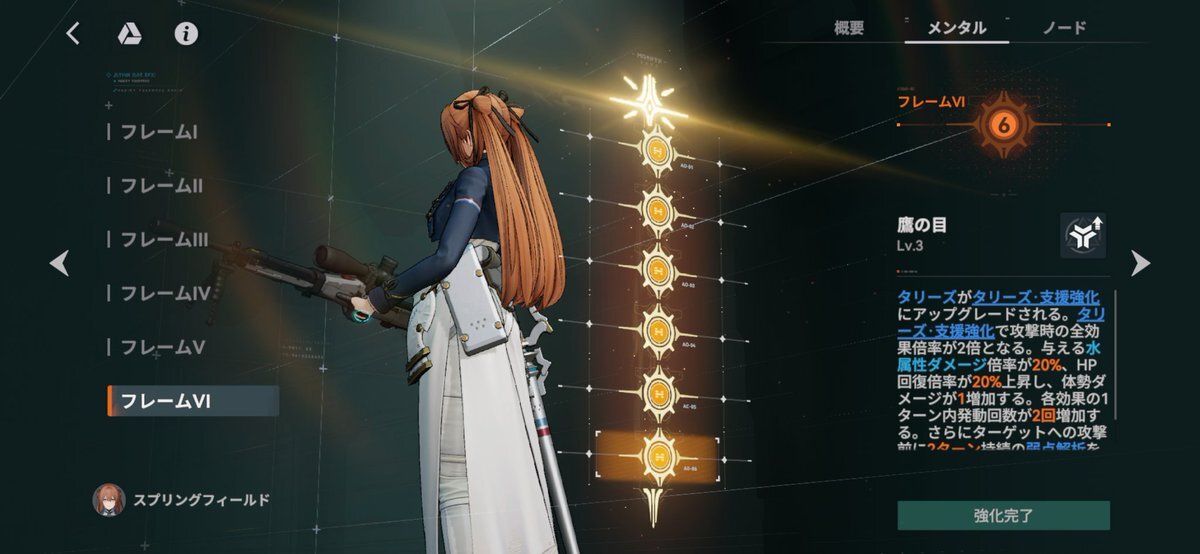Open フレームIV from the list

tap(165, 293)
